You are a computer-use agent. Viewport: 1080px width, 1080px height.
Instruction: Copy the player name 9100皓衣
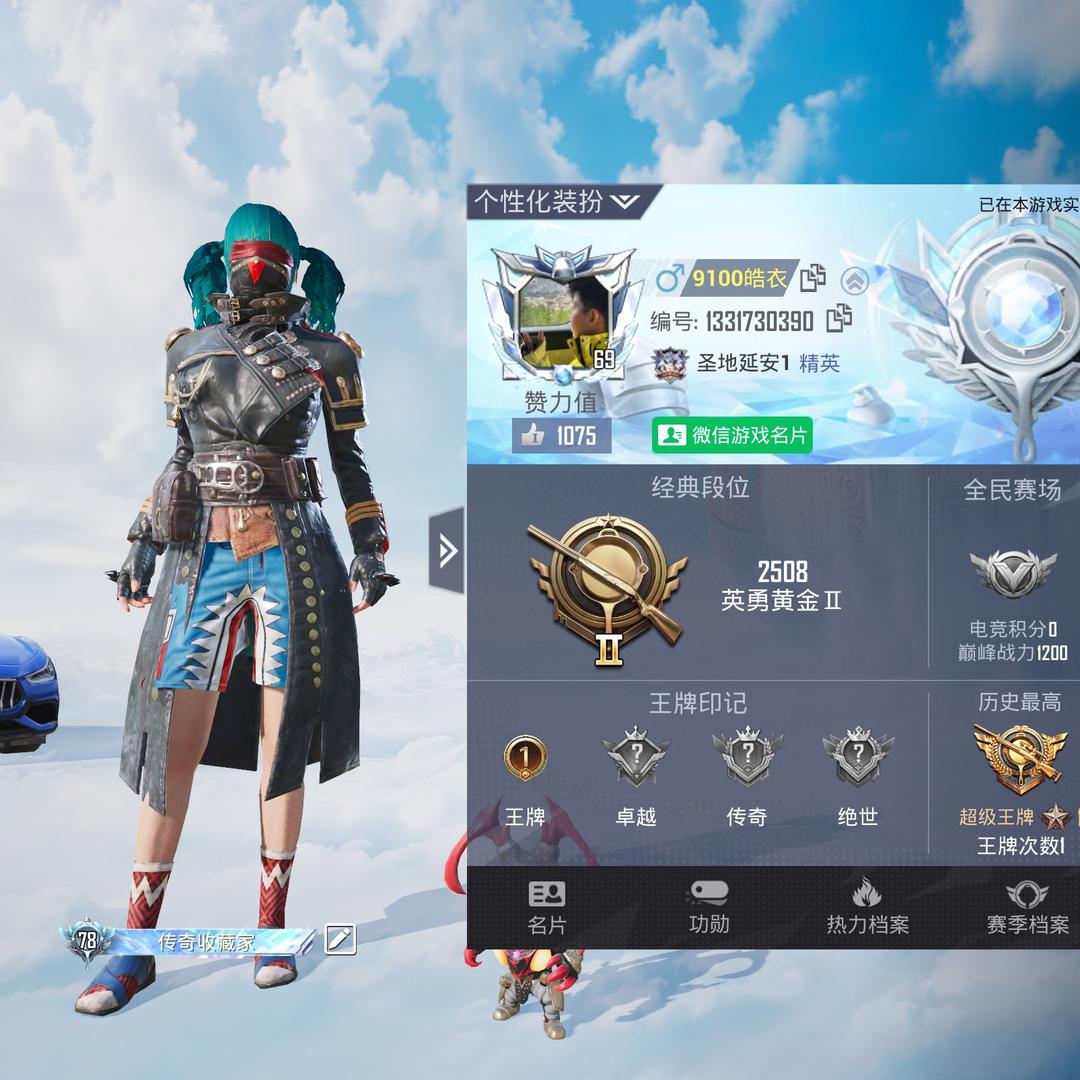click(x=812, y=278)
